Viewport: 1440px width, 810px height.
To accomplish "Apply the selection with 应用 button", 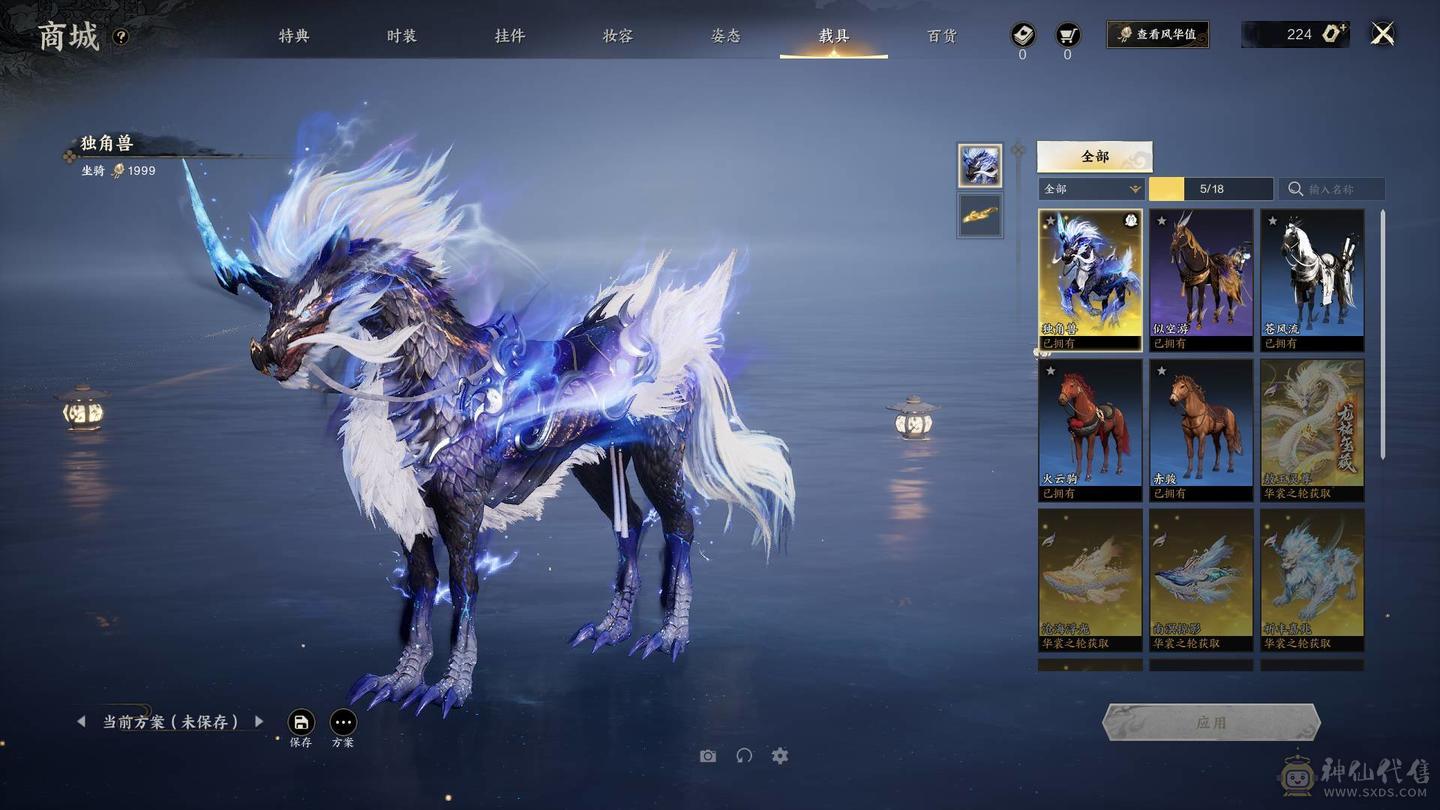I will pos(1211,722).
